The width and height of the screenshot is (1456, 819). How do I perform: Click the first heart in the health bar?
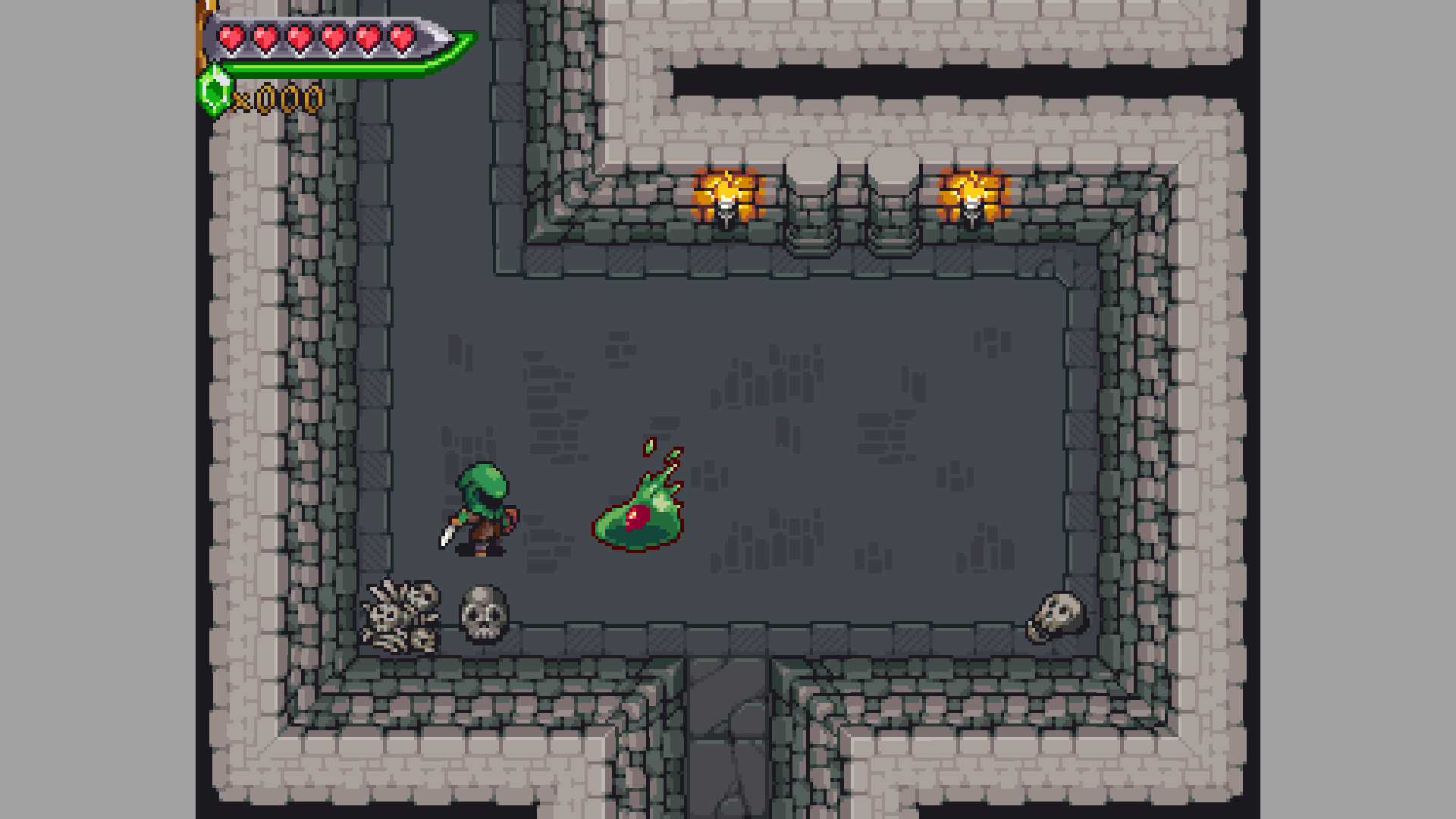click(x=231, y=36)
